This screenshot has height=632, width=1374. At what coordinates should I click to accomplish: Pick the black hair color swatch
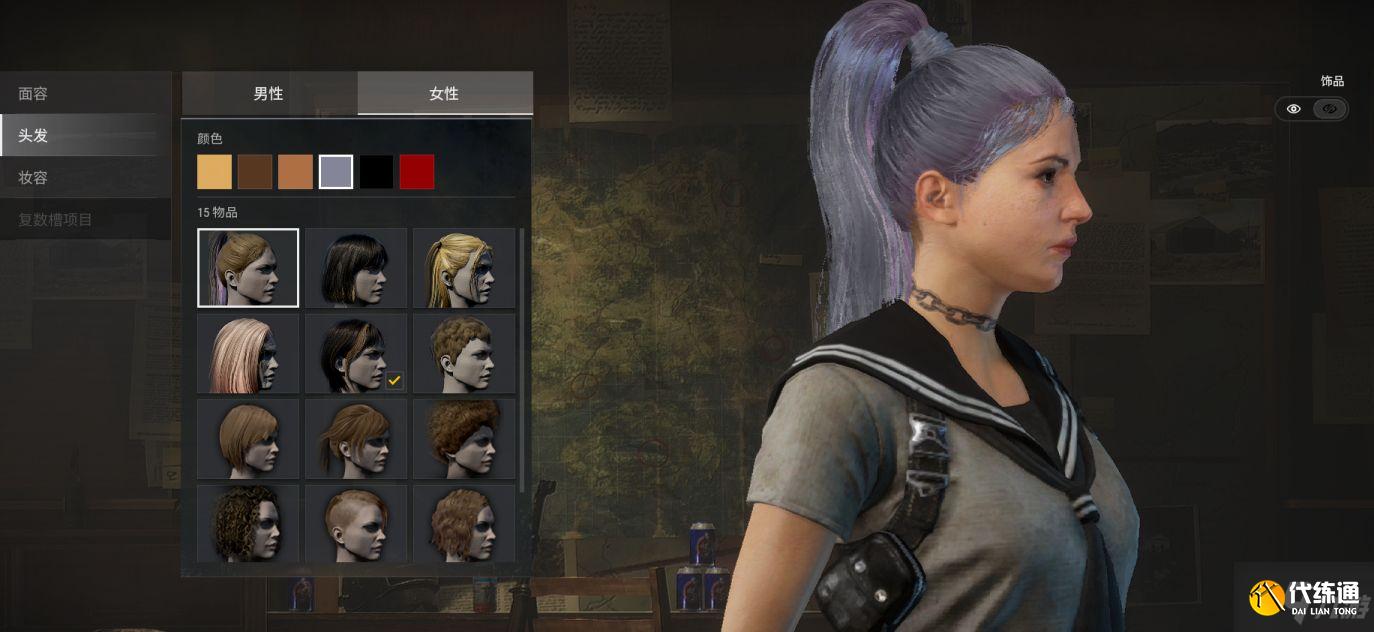[377, 172]
